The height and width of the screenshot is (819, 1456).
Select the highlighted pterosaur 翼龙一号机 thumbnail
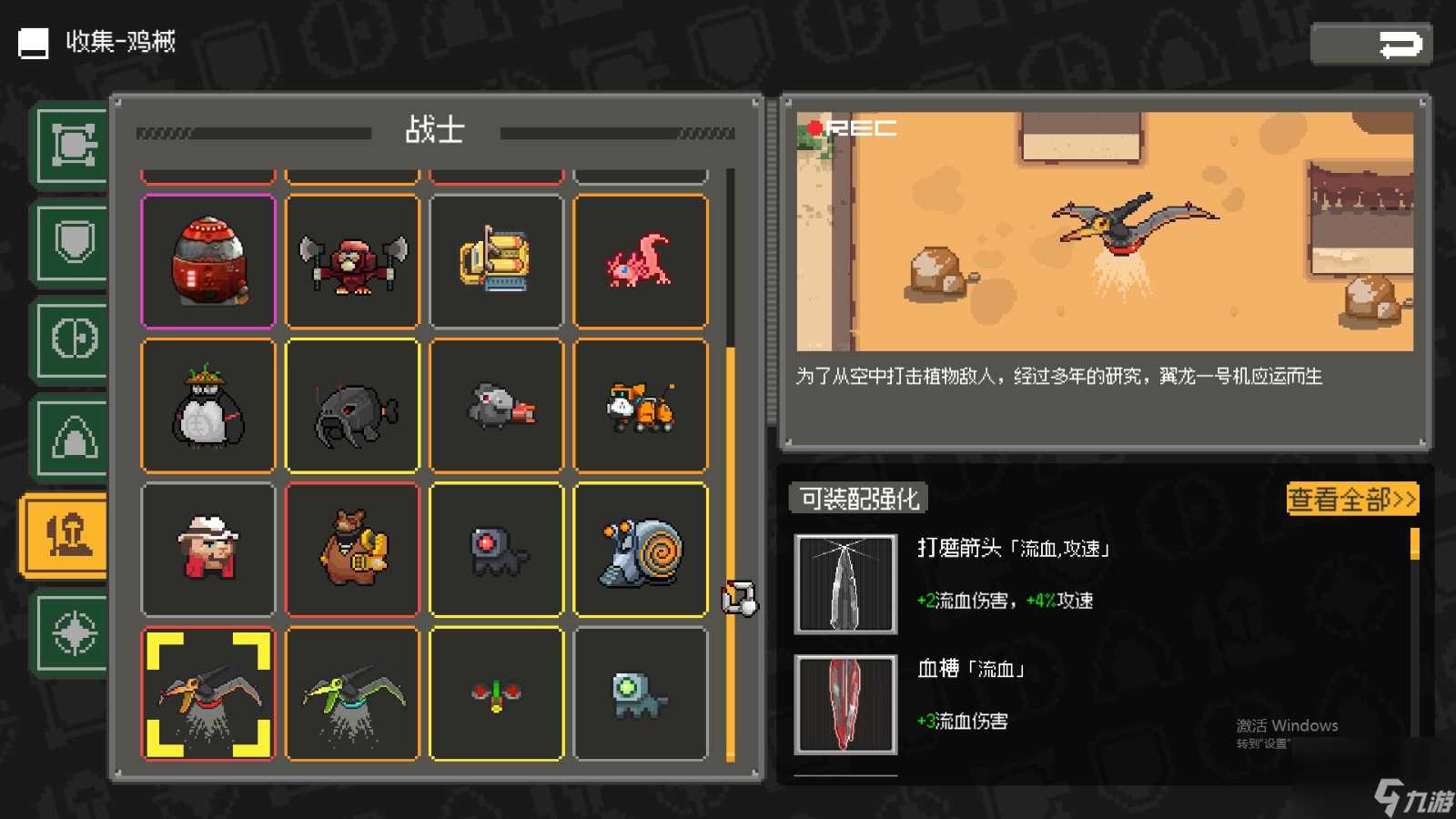click(207, 693)
